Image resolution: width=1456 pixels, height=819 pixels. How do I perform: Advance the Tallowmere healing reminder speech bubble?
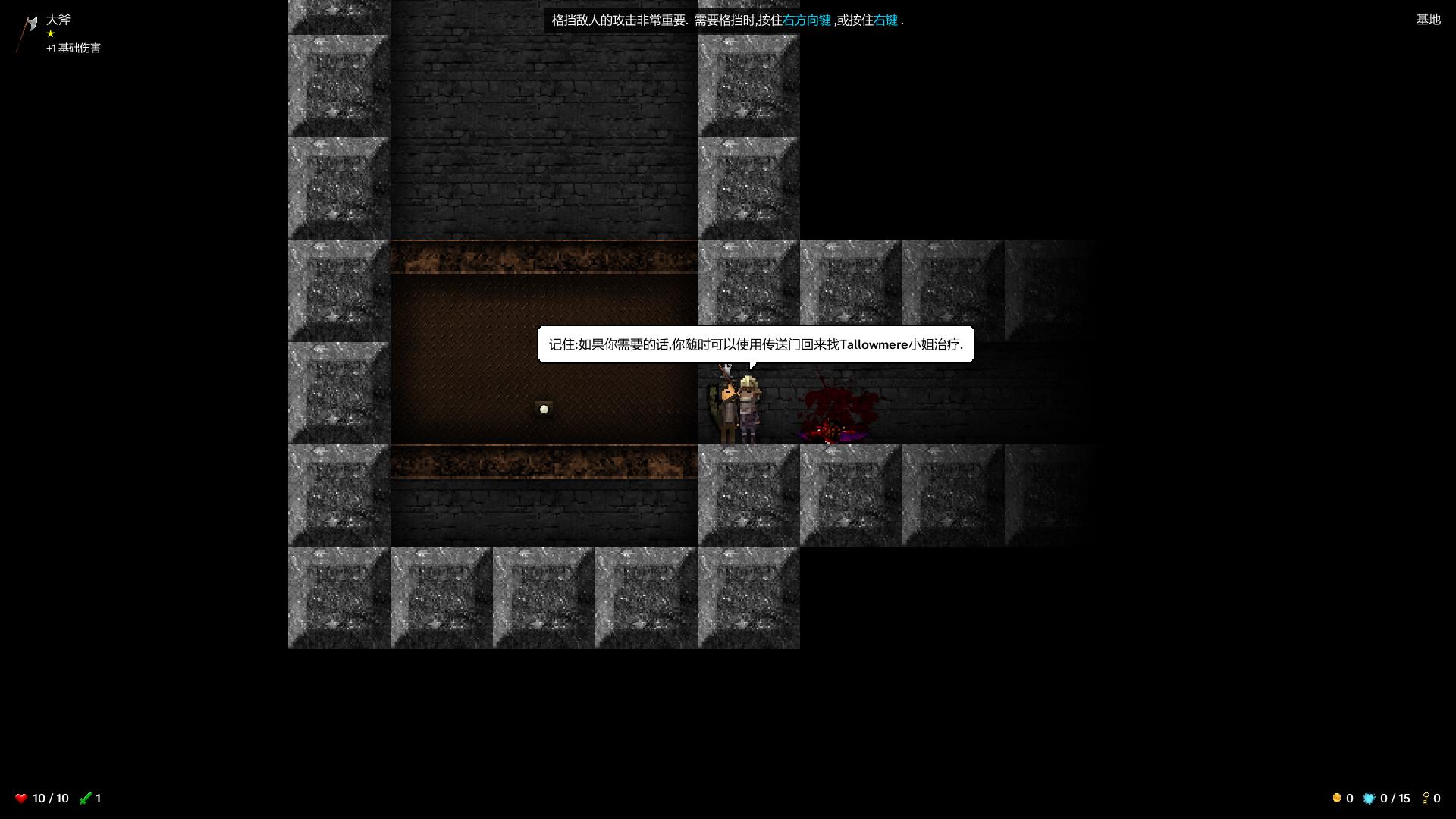click(x=755, y=345)
